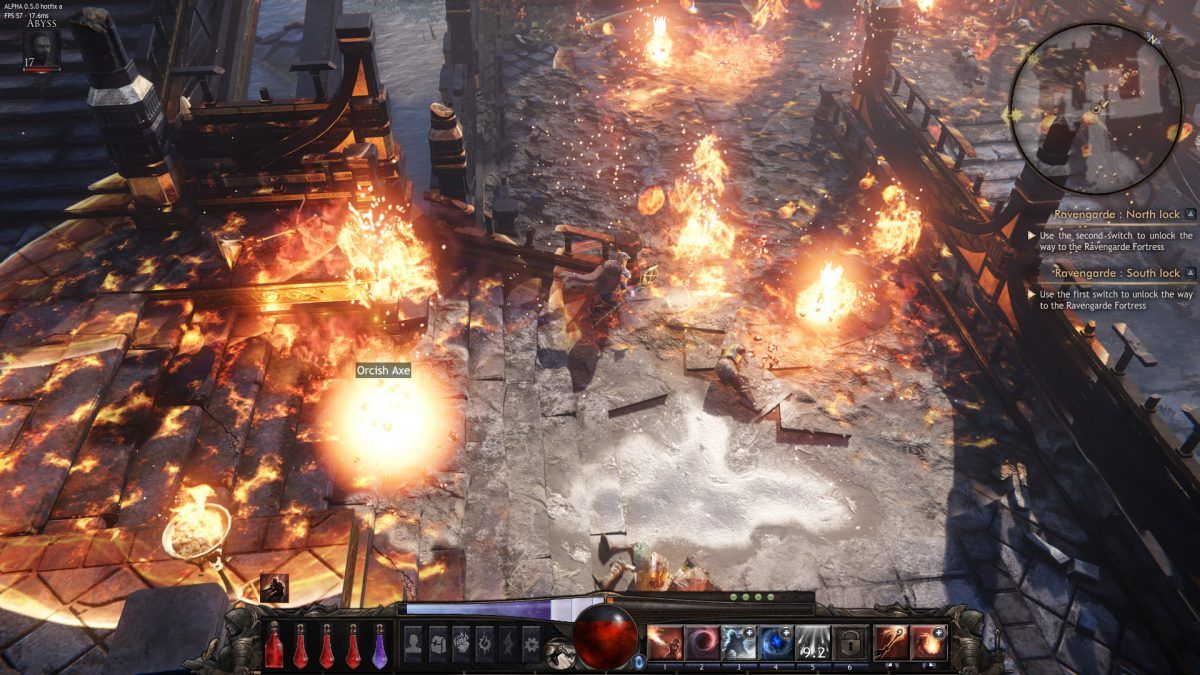
Task: Click the active buff icon above potions
Action: point(274,588)
